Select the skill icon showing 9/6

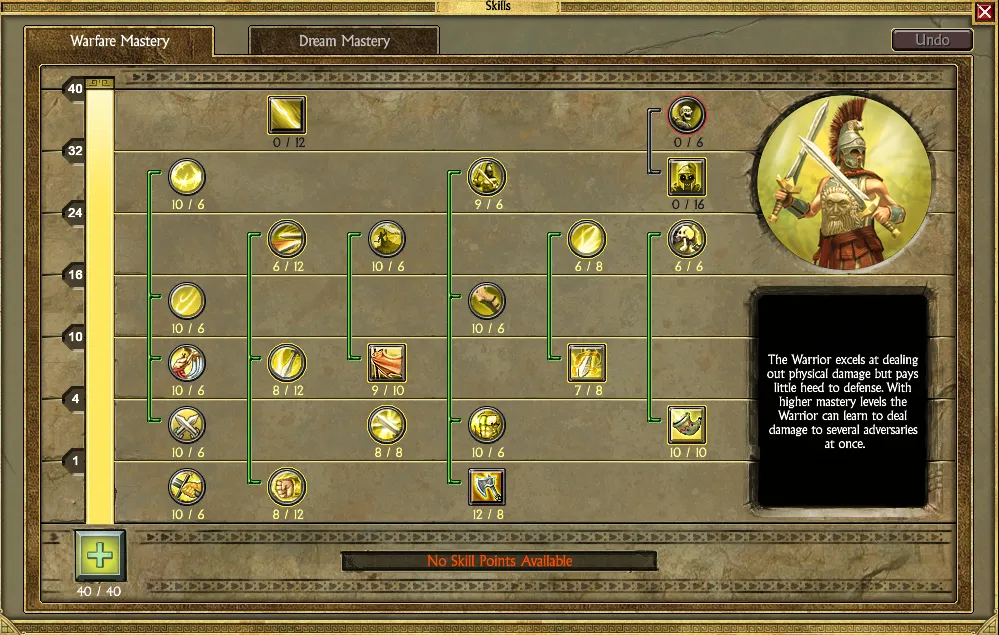487,177
